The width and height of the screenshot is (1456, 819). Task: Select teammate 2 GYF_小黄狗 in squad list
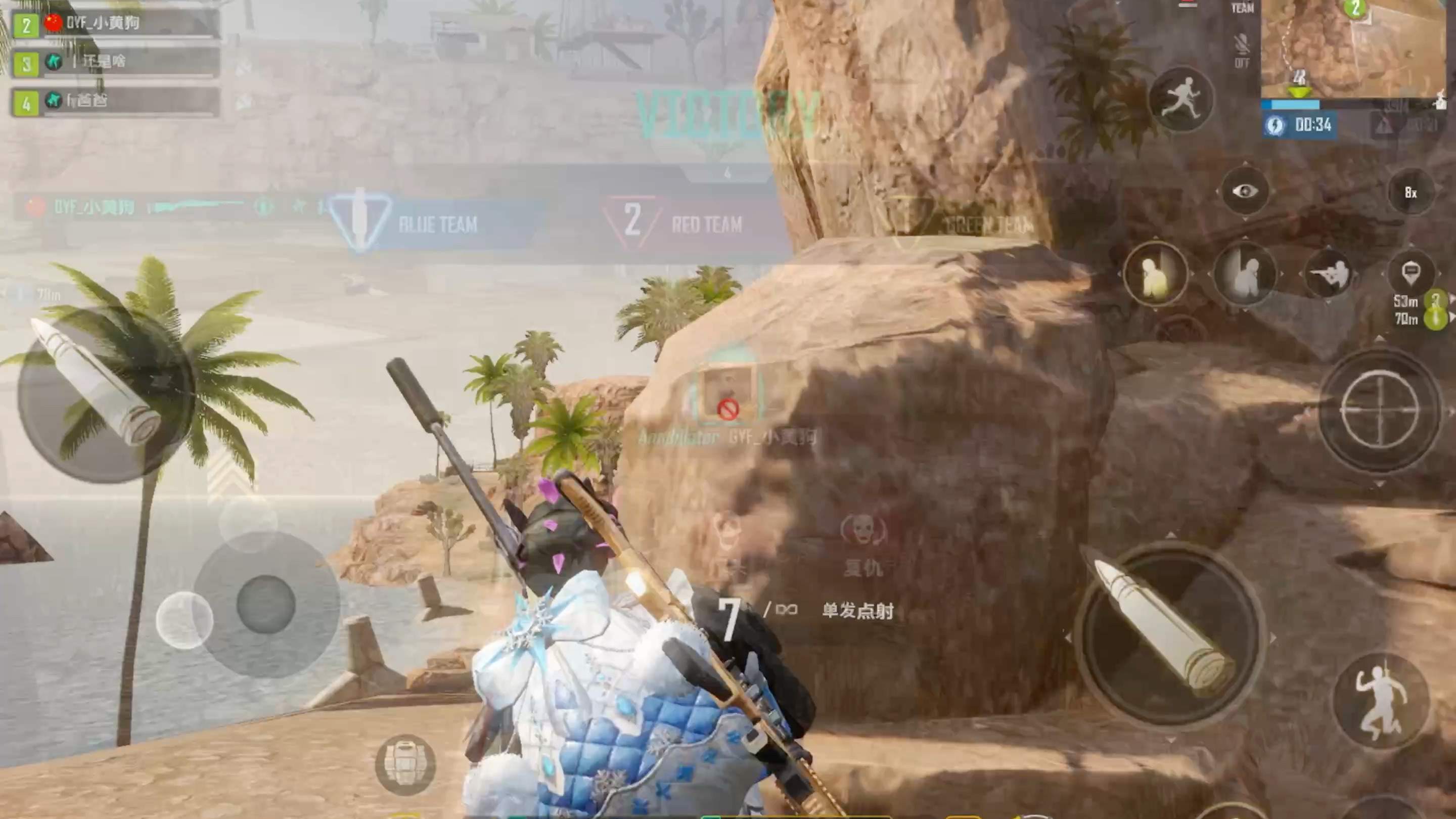115,24
